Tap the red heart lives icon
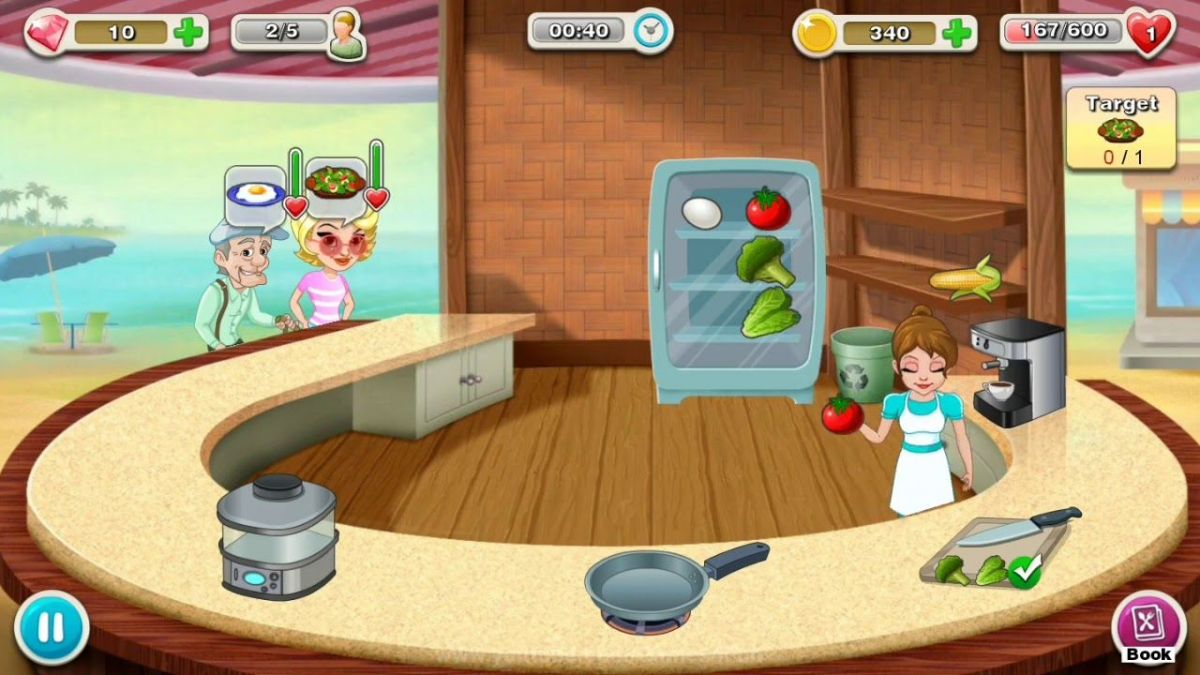1200x675 pixels. coord(1149,32)
